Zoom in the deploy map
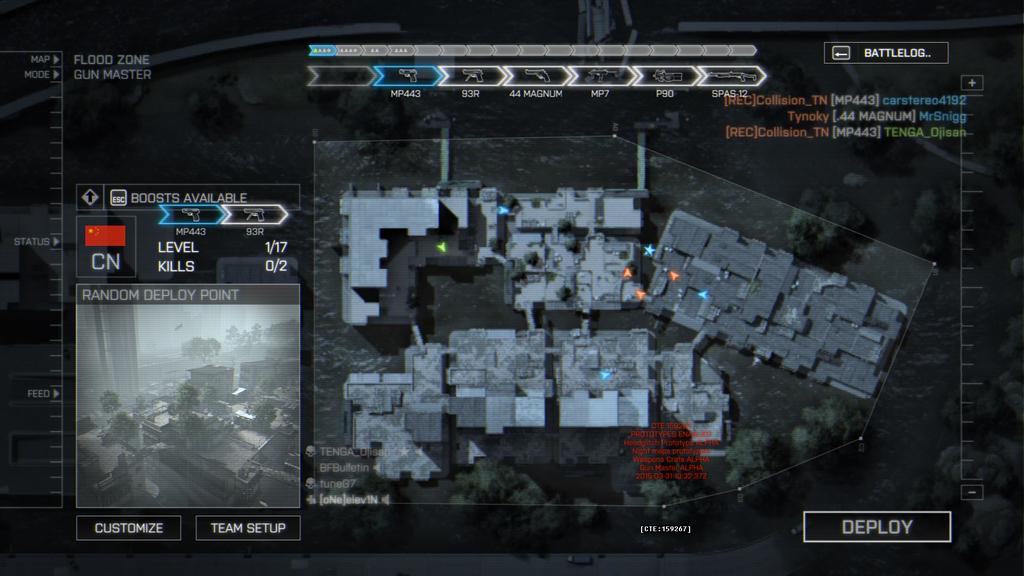 (x=973, y=83)
